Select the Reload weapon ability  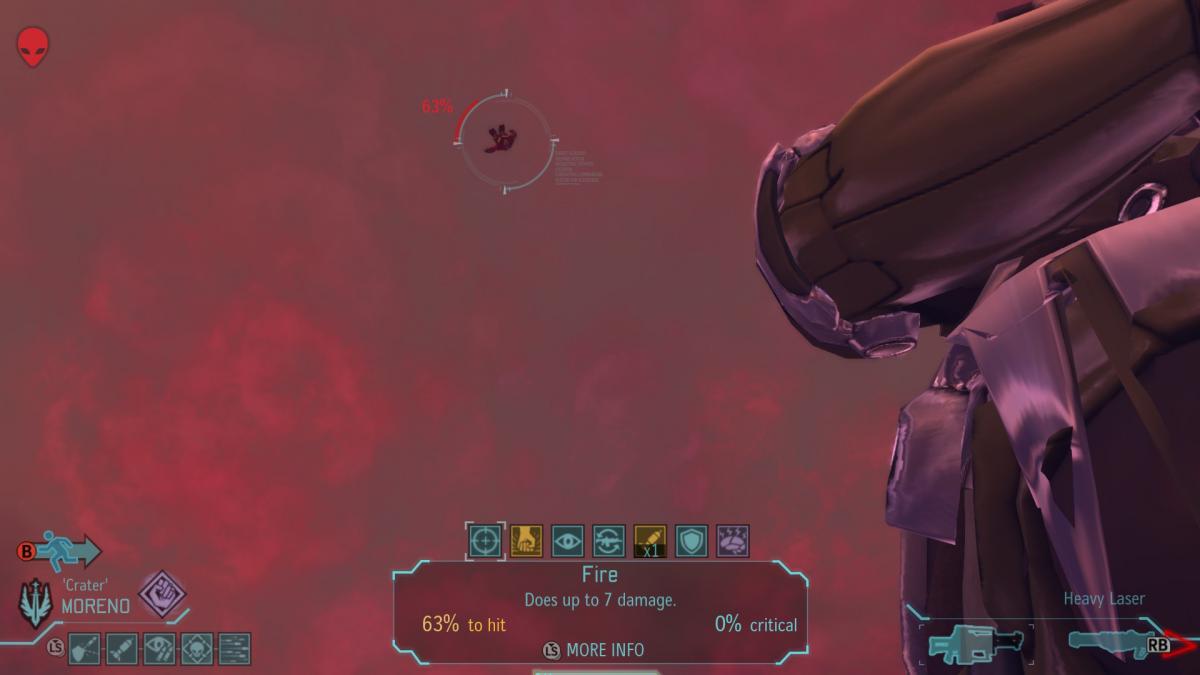[x=609, y=541]
